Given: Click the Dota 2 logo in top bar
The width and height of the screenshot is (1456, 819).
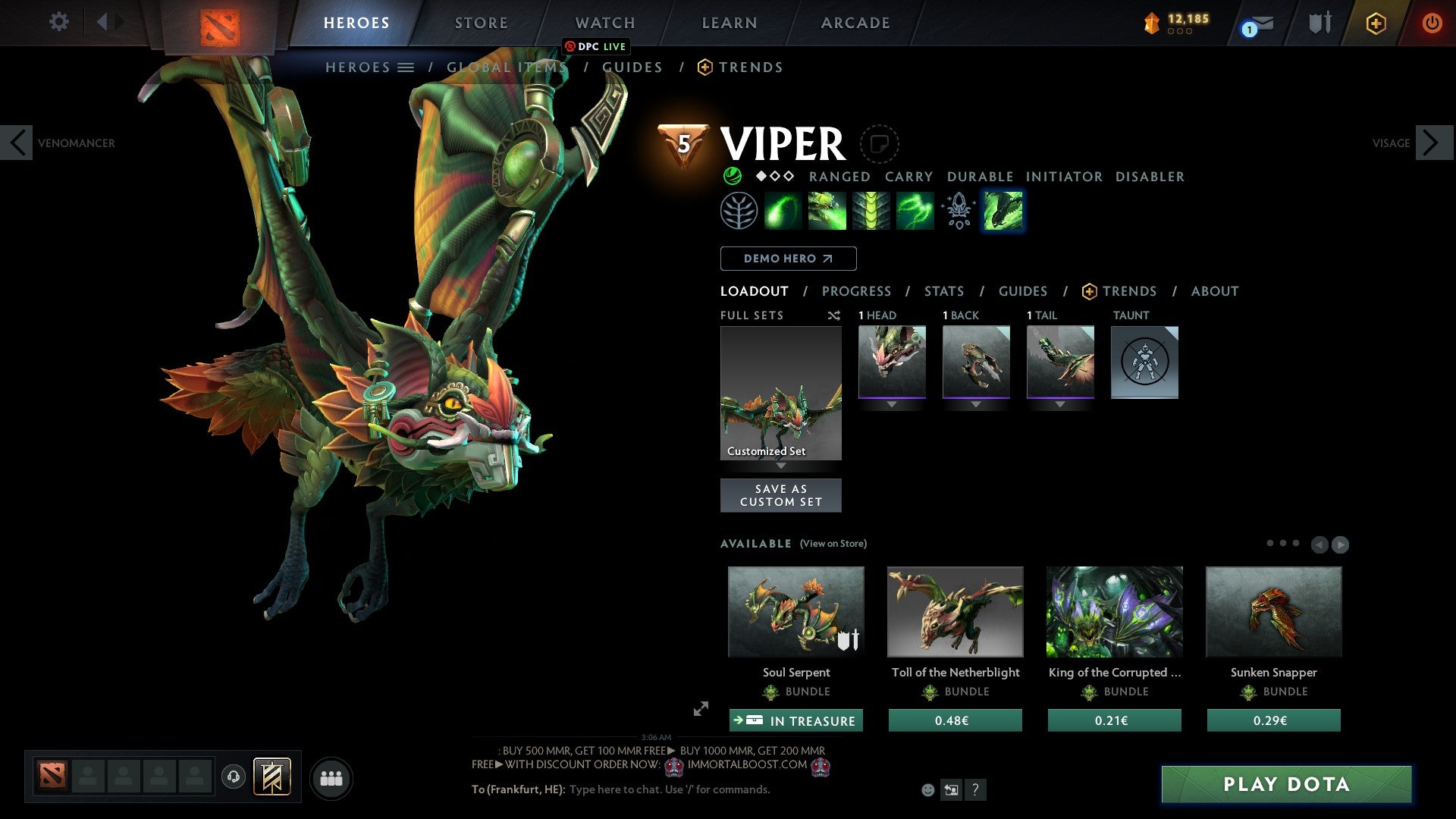Looking at the screenshot, I should coord(220,23).
